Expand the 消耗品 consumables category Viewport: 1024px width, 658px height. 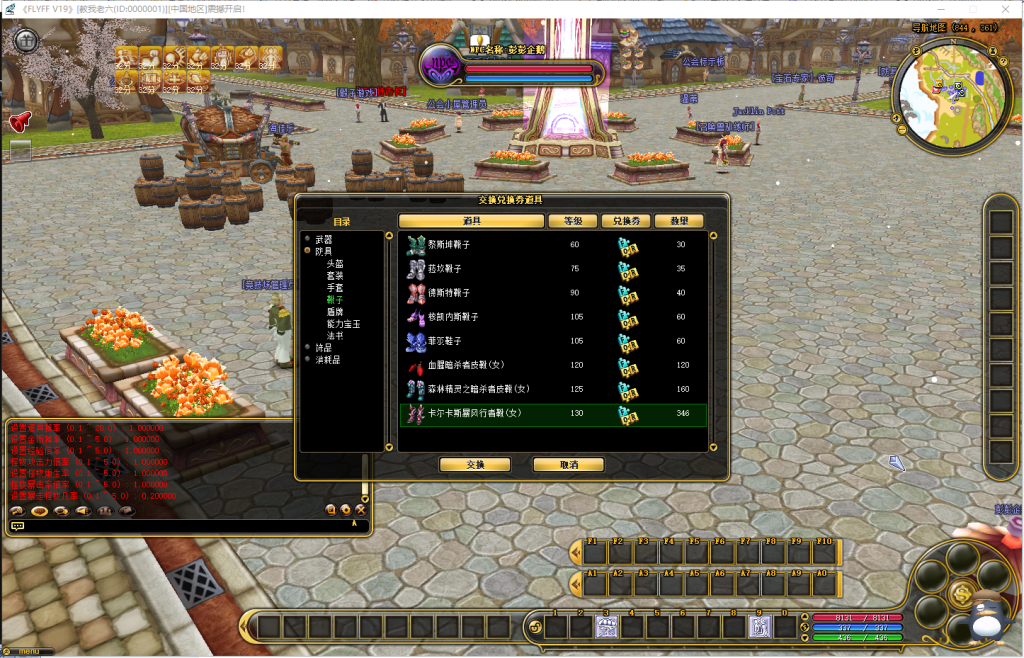coord(328,360)
